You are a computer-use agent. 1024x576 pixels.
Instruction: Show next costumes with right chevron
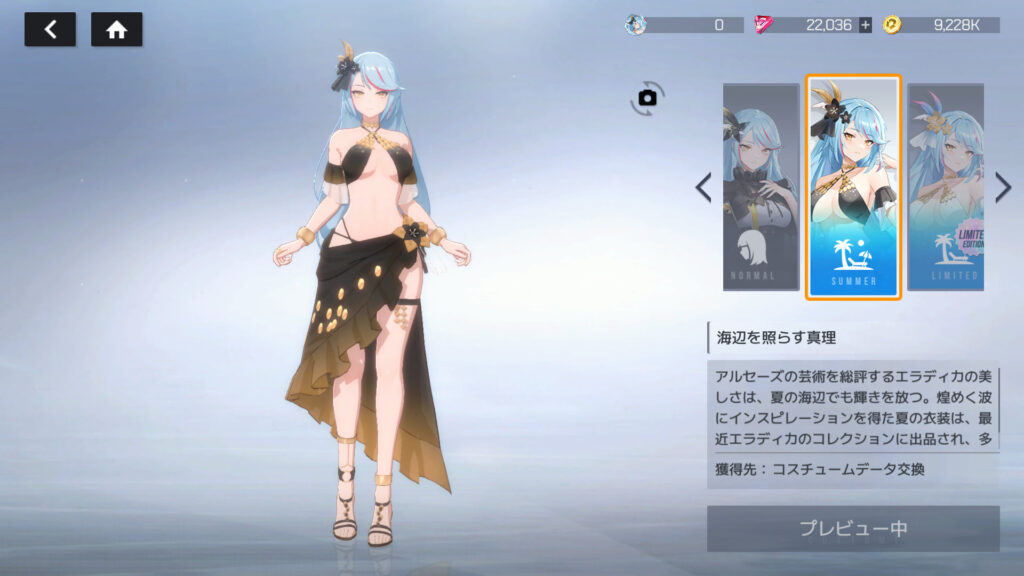1003,187
